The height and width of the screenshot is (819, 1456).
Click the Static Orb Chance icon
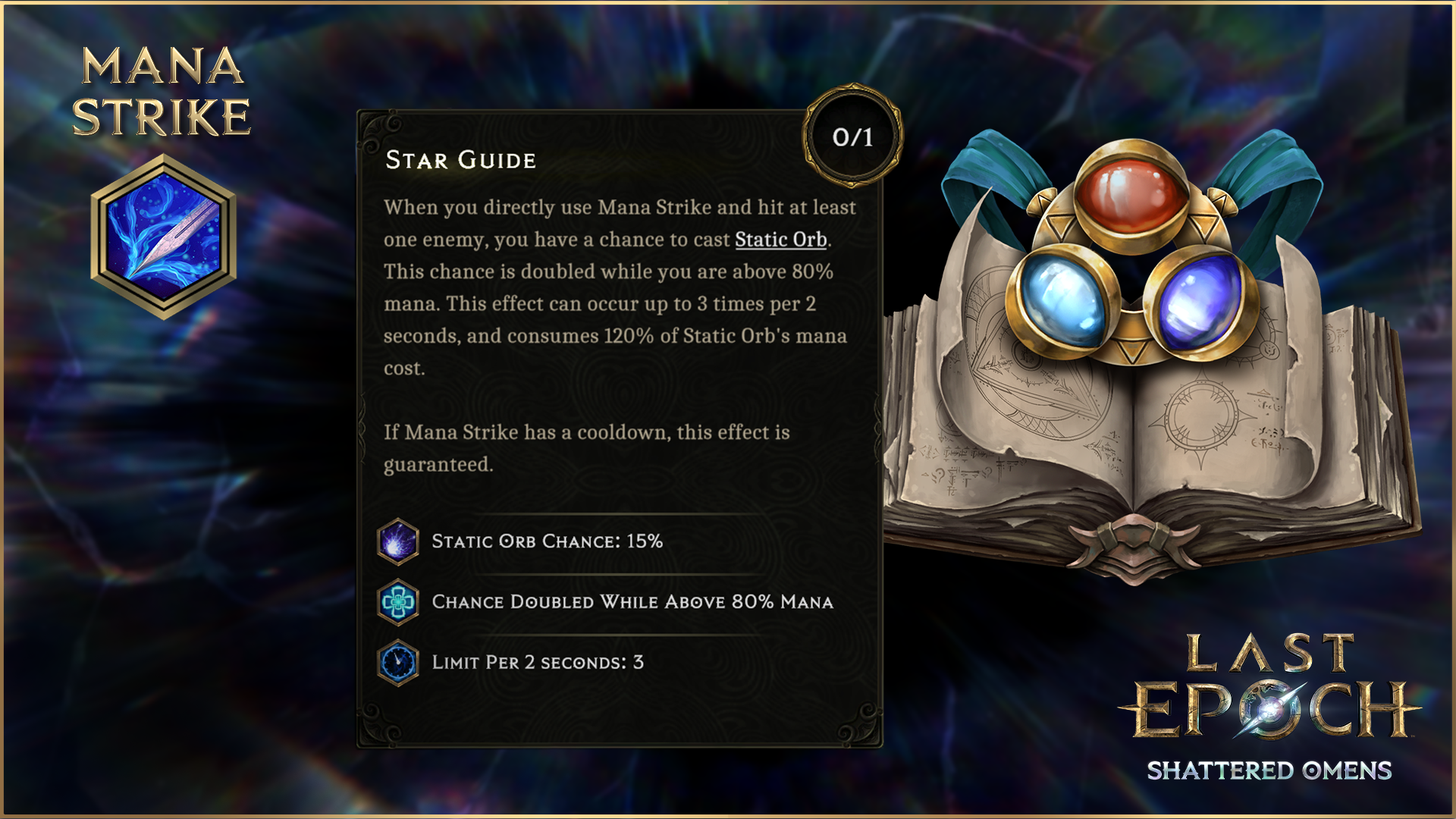point(398,541)
